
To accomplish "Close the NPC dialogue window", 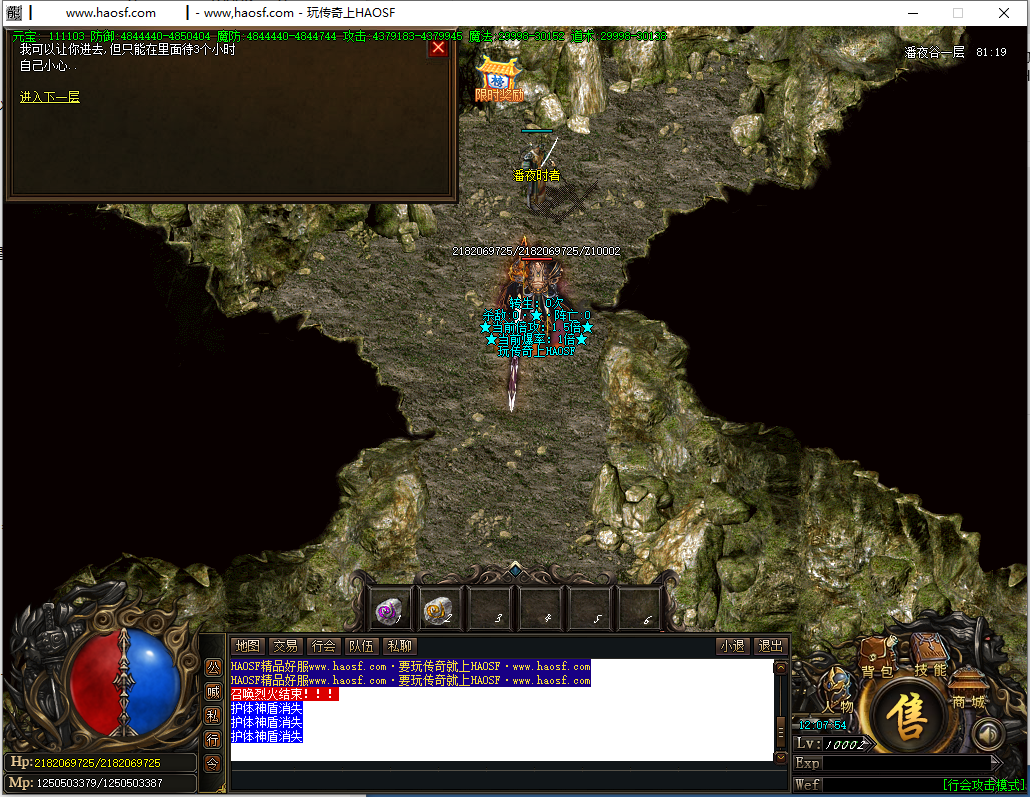I will [437, 48].
